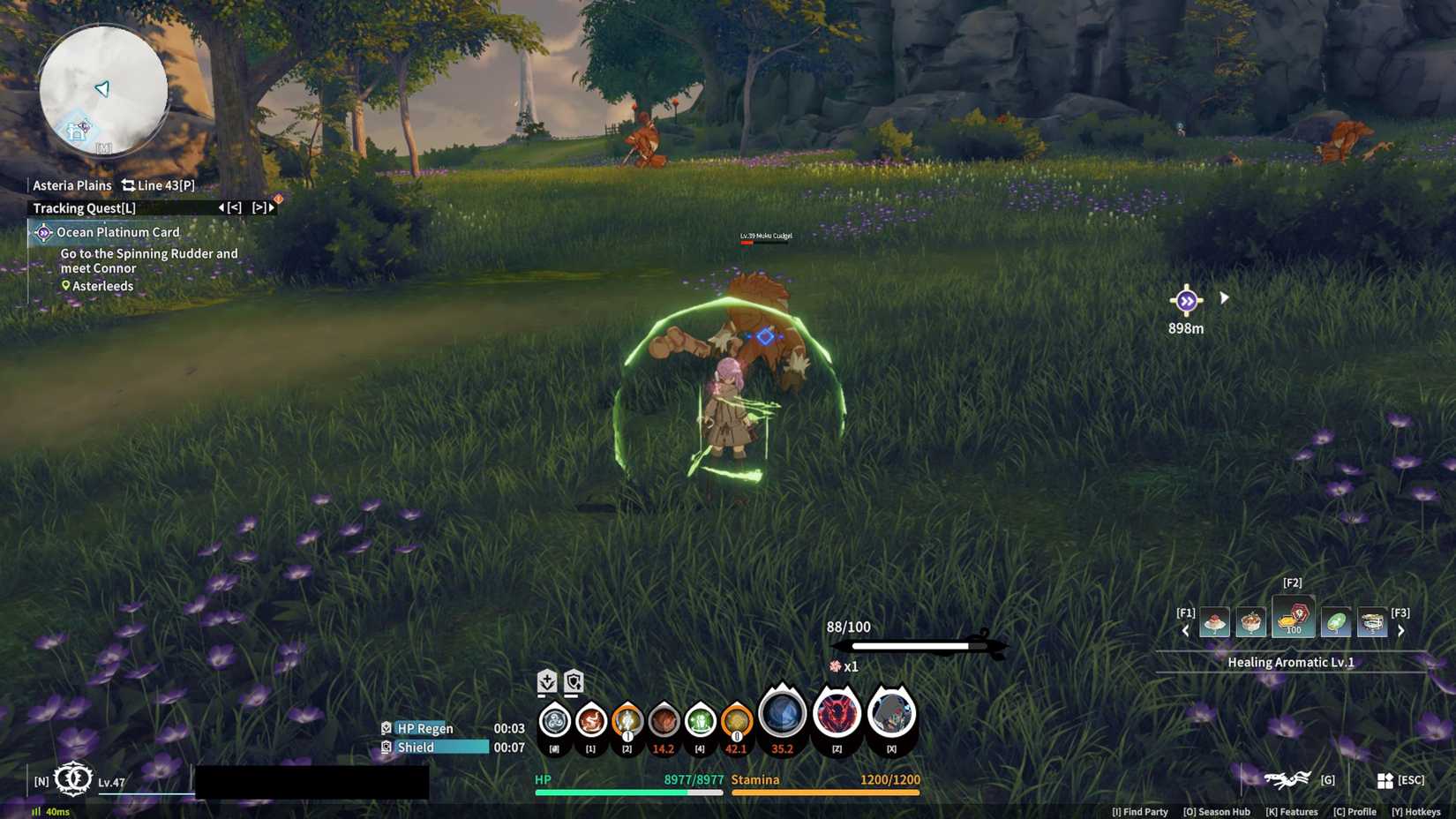Image resolution: width=1456 pixels, height=819 pixels.
Task: Select the Shield buff icon
Action: pos(387,747)
